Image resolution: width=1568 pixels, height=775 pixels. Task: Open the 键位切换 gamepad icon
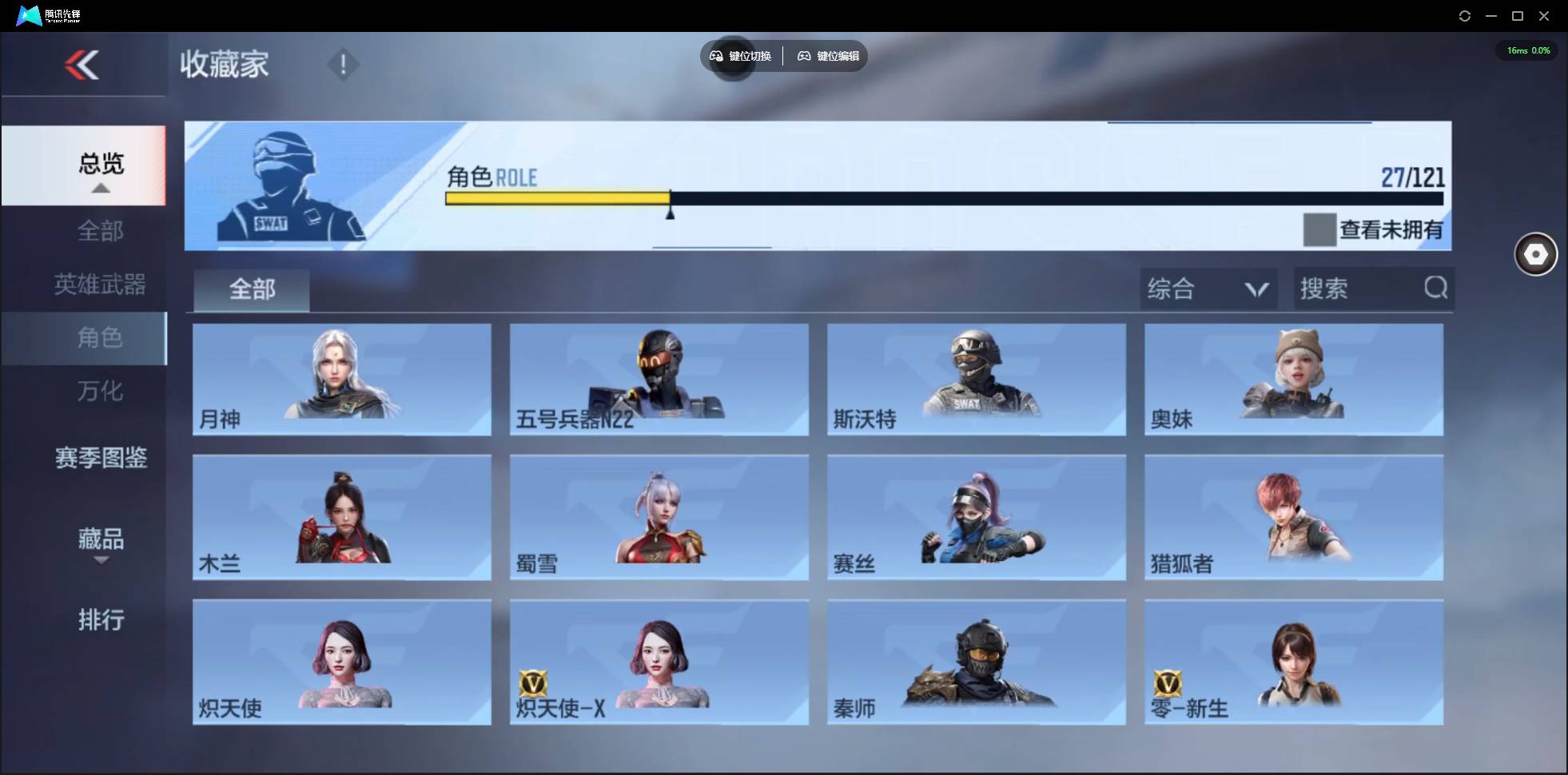tap(714, 56)
